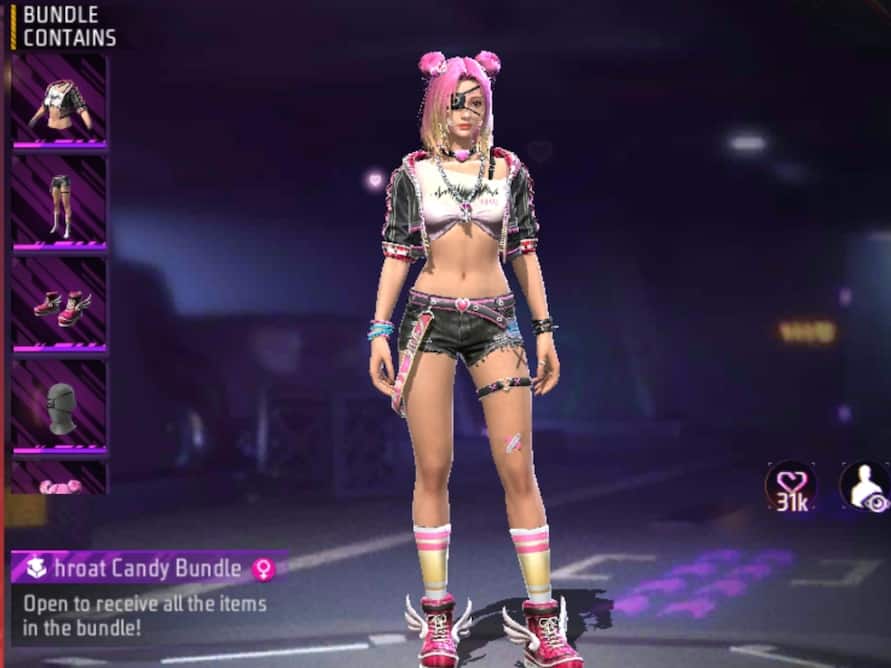Select the grey head mask item
This screenshot has height=668, width=891.
tap(59, 407)
